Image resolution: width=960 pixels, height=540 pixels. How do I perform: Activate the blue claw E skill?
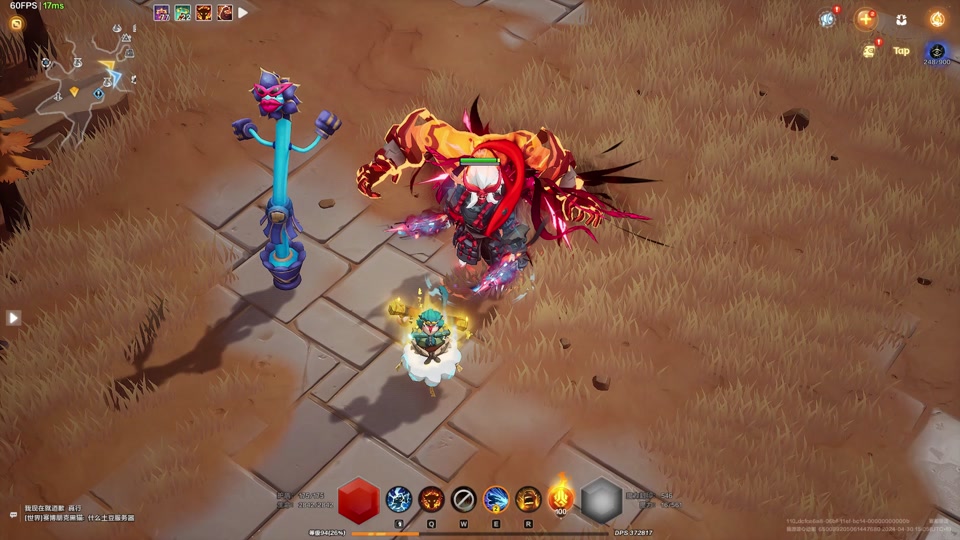pos(496,498)
